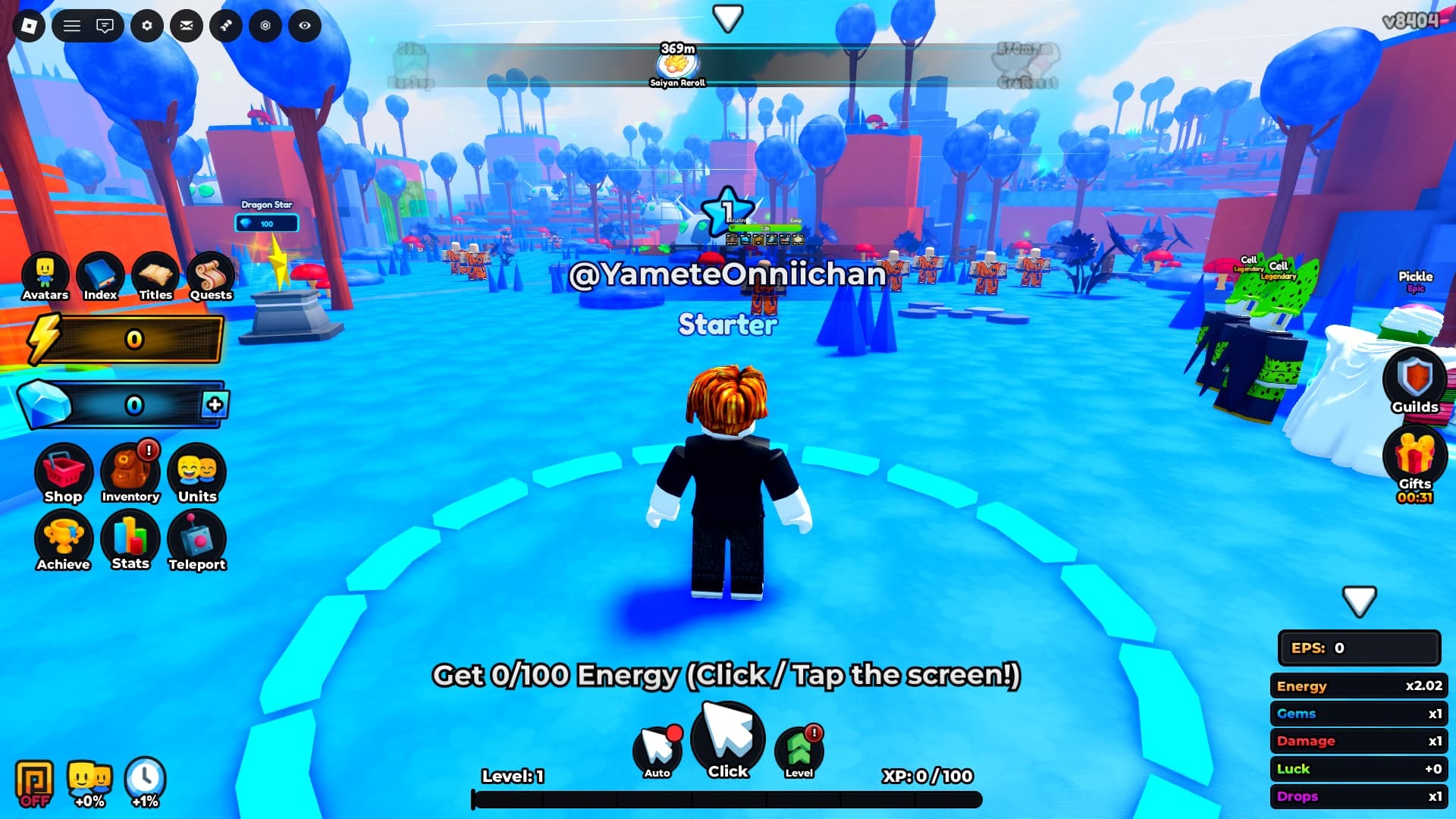Open the Roblox main menu logo
This screenshot has width=1456, height=819.
click(x=29, y=26)
